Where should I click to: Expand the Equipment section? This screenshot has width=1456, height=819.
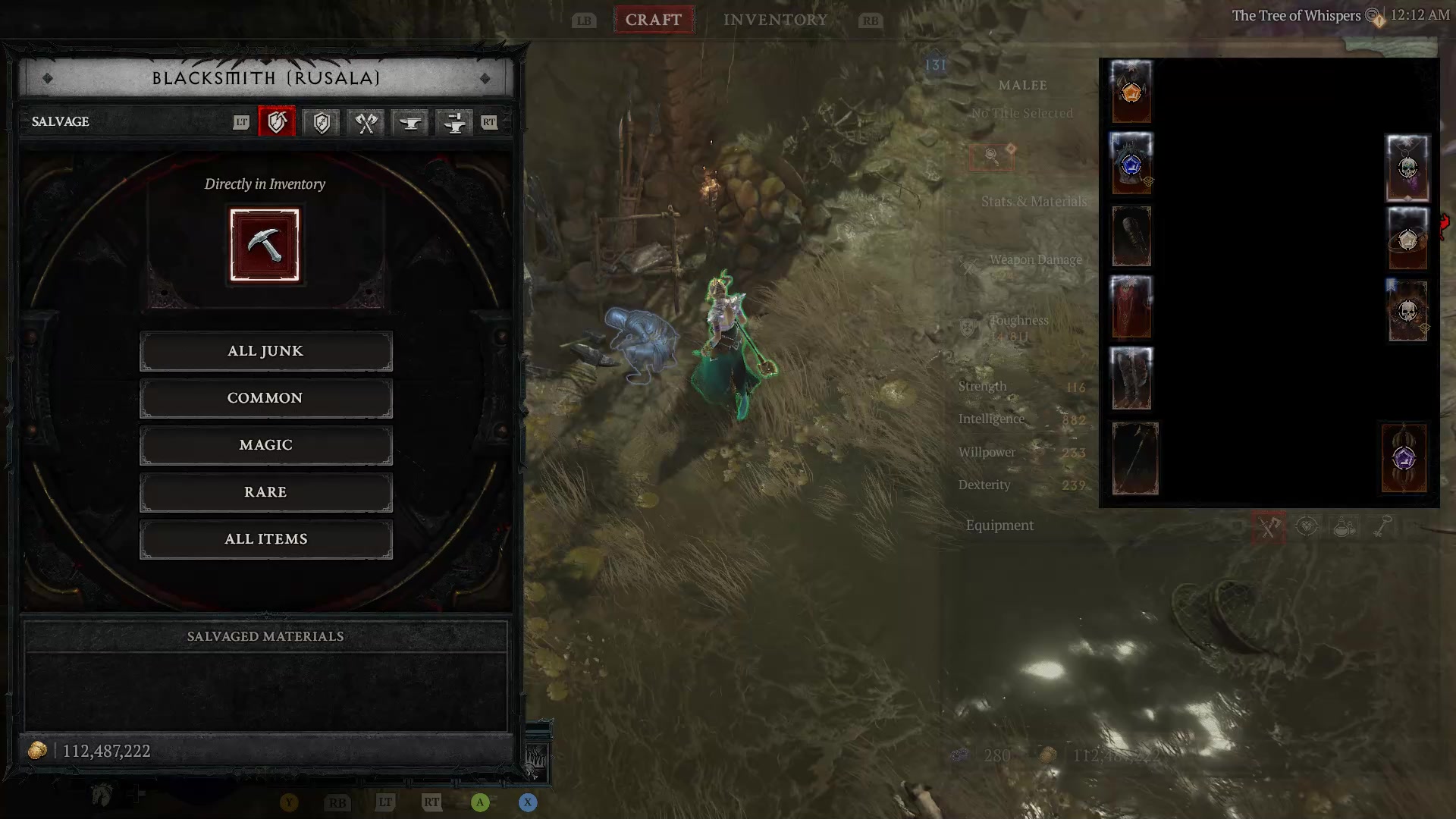tap(999, 525)
